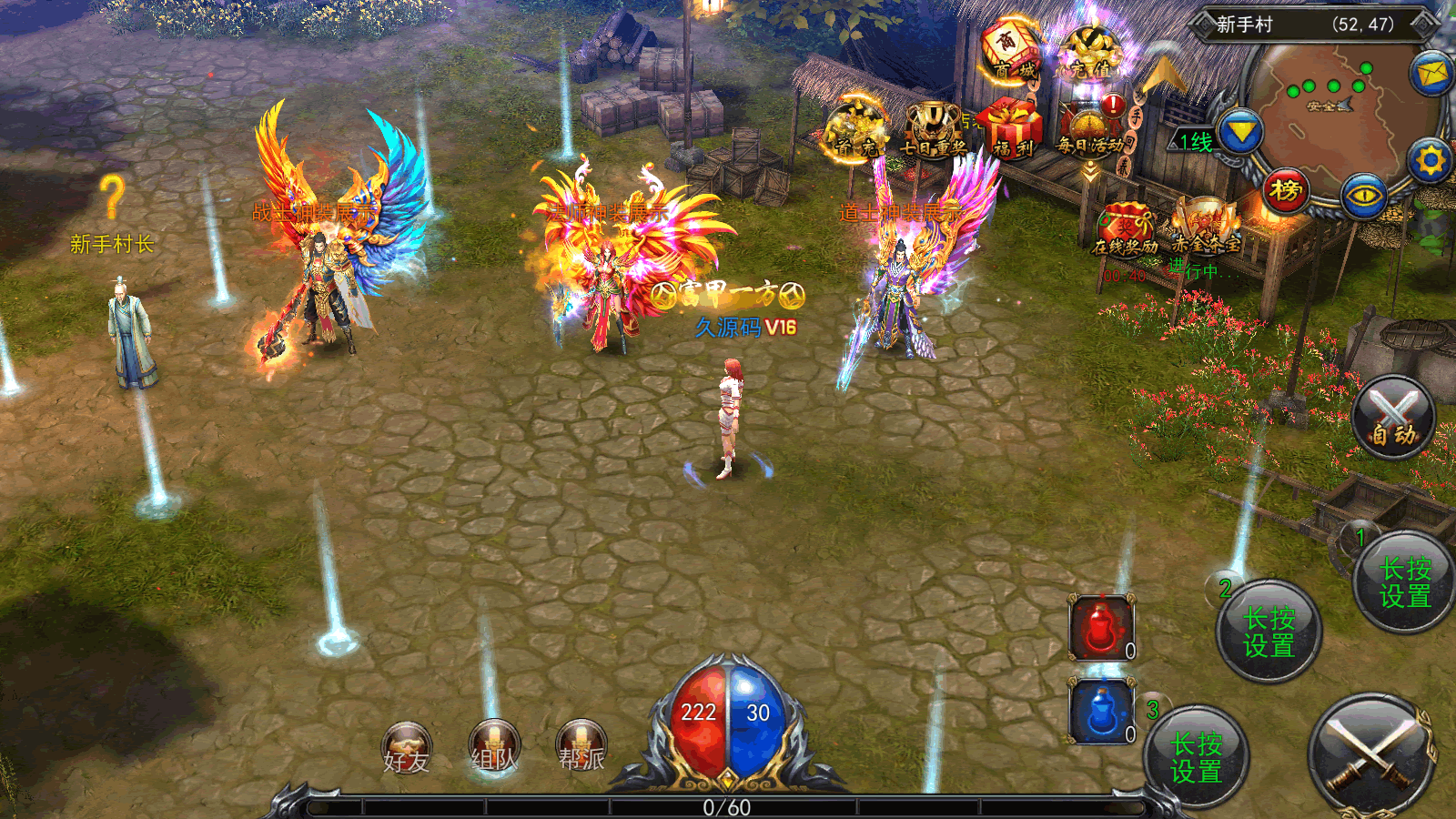Open the 七日重奖 seven-day reward trophy

933,129
